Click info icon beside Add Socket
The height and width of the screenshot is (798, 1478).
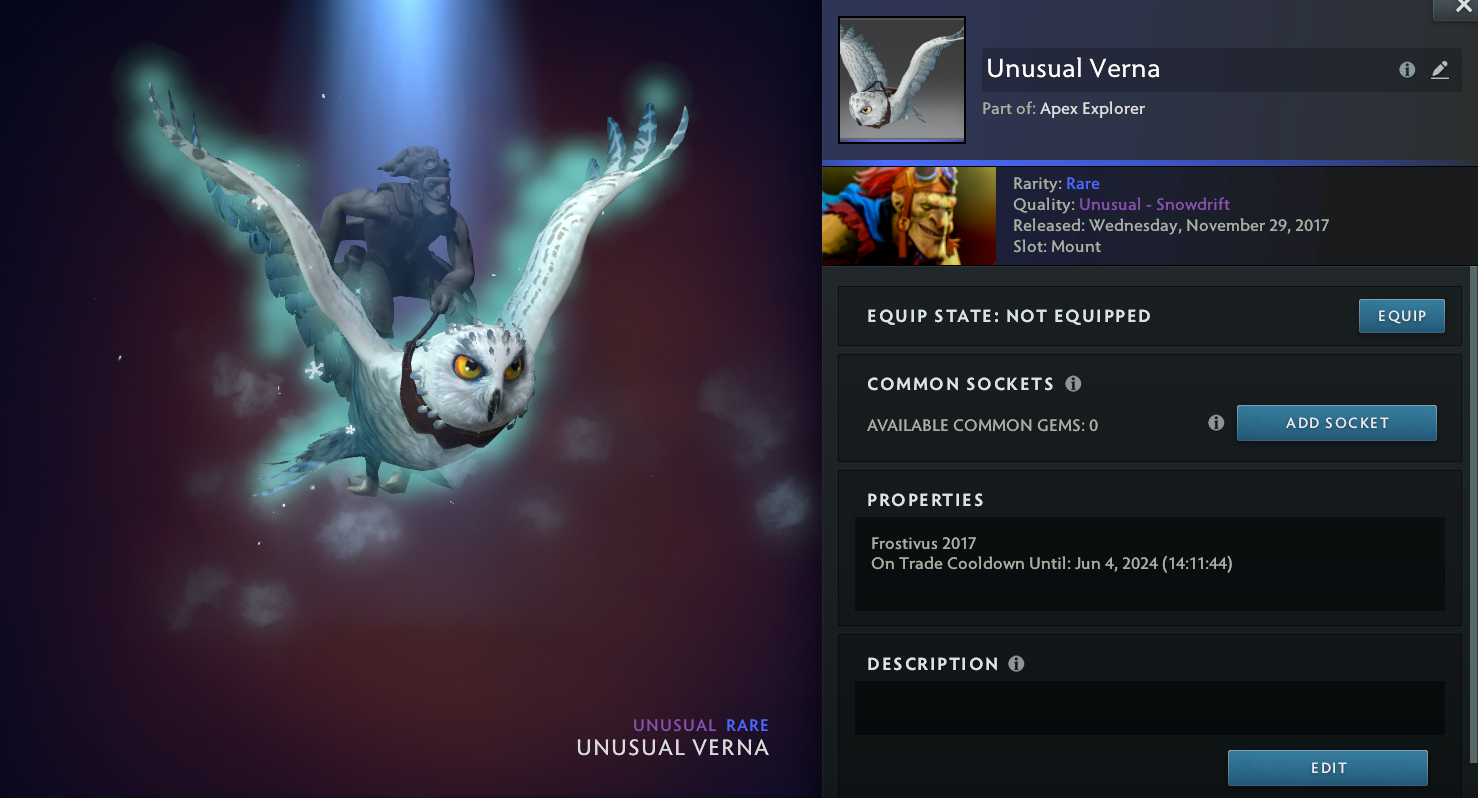[1216, 423]
